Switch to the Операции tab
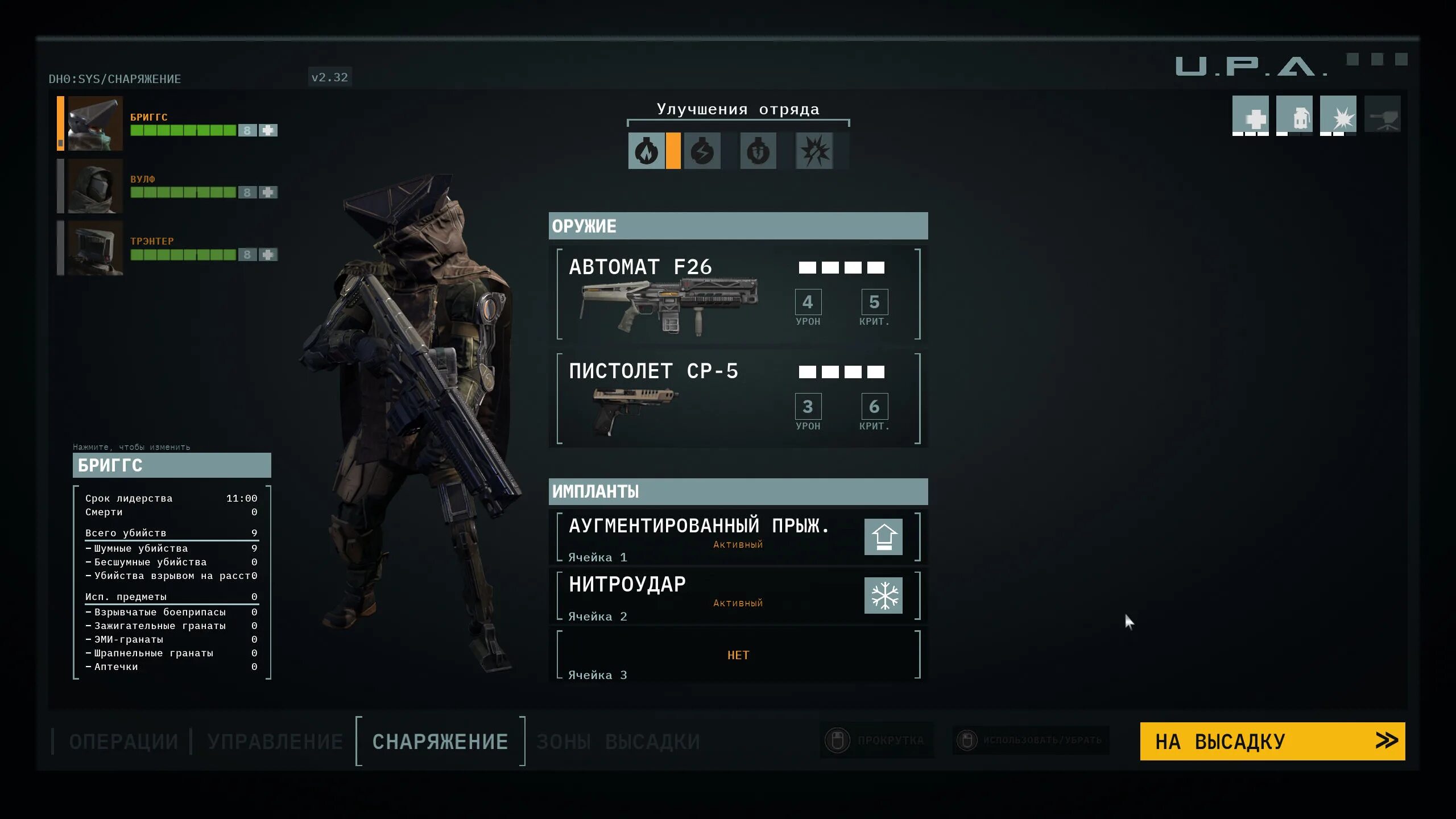Image resolution: width=1456 pixels, height=819 pixels. pos(123,742)
